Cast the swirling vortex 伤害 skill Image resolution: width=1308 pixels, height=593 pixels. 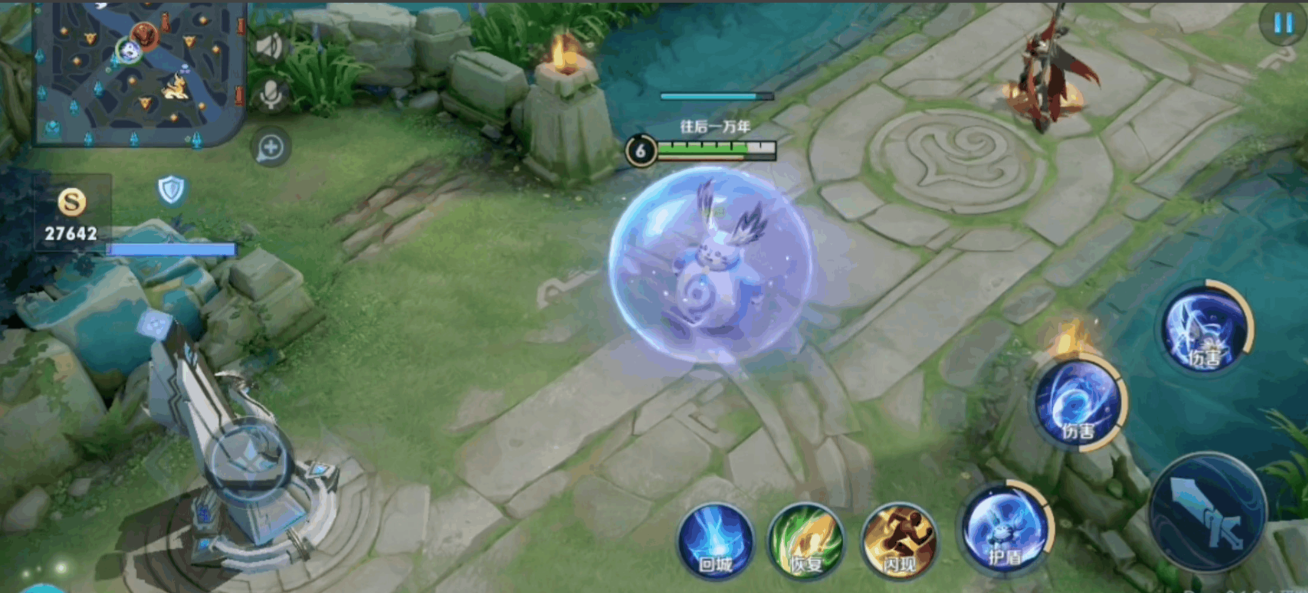click(1078, 404)
